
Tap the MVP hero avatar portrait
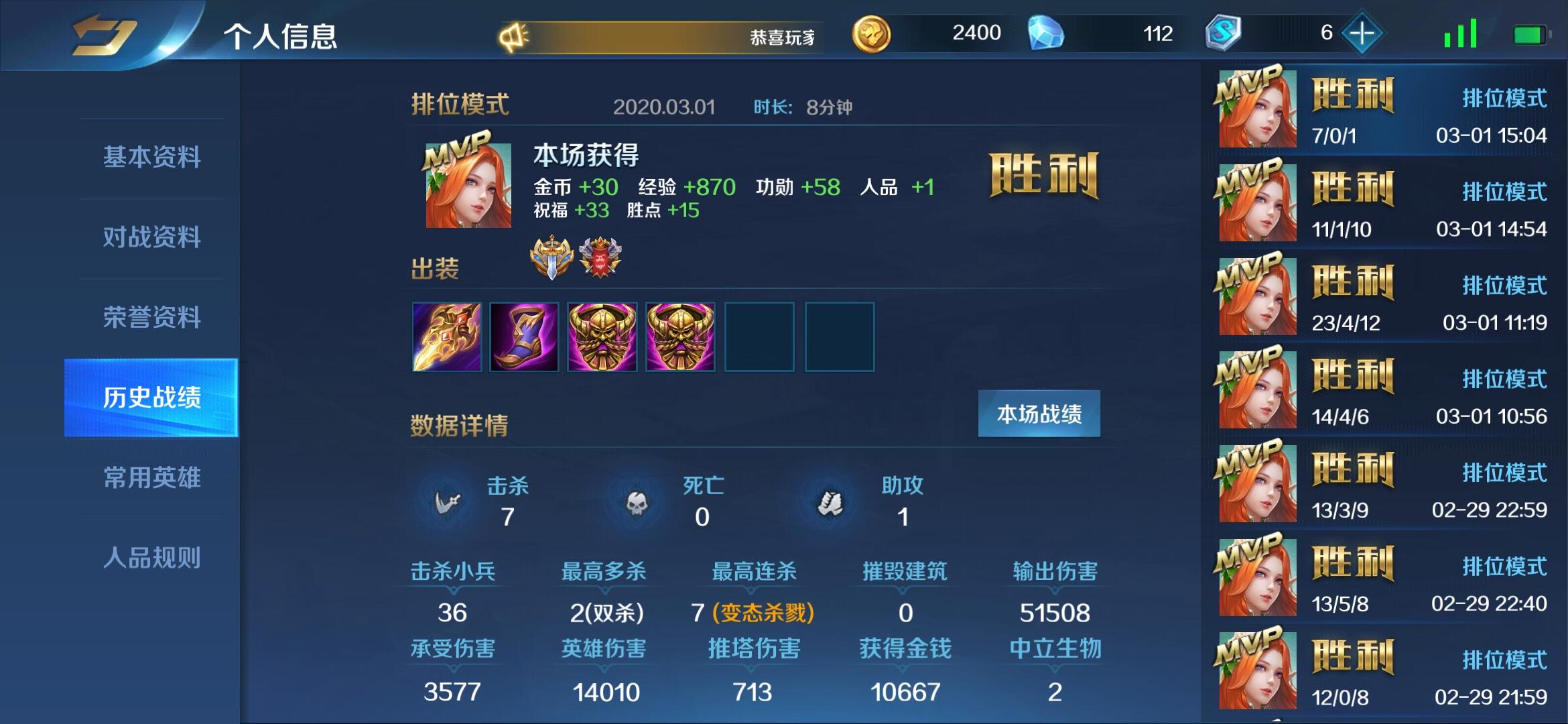(467, 186)
